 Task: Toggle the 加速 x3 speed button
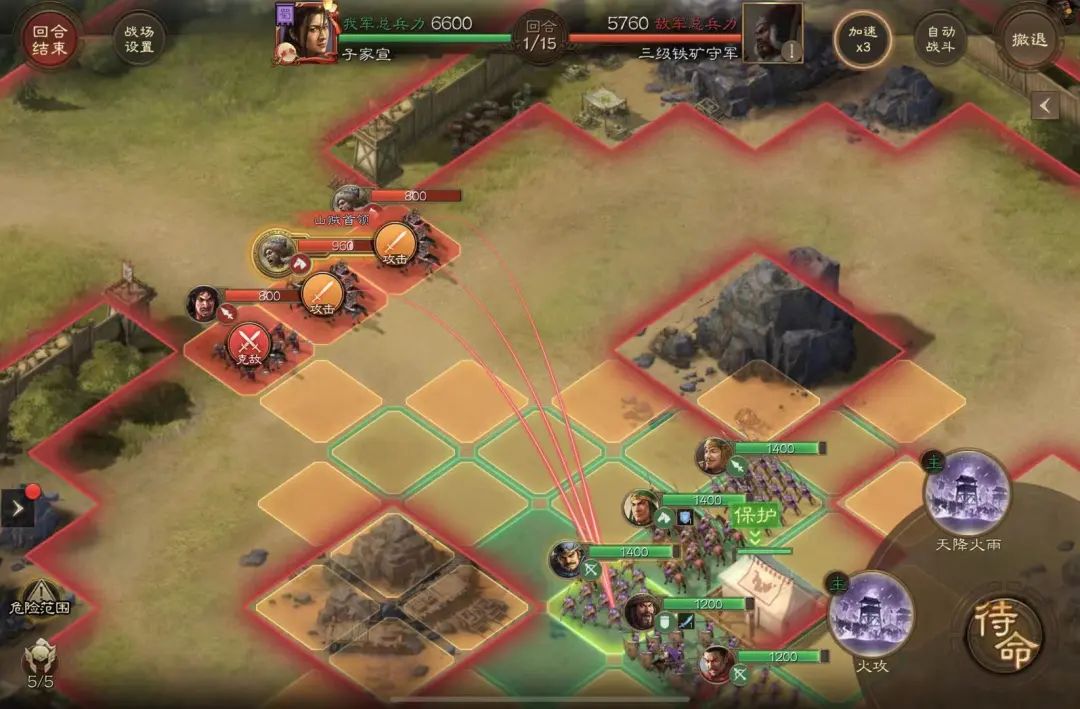(863, 39)
